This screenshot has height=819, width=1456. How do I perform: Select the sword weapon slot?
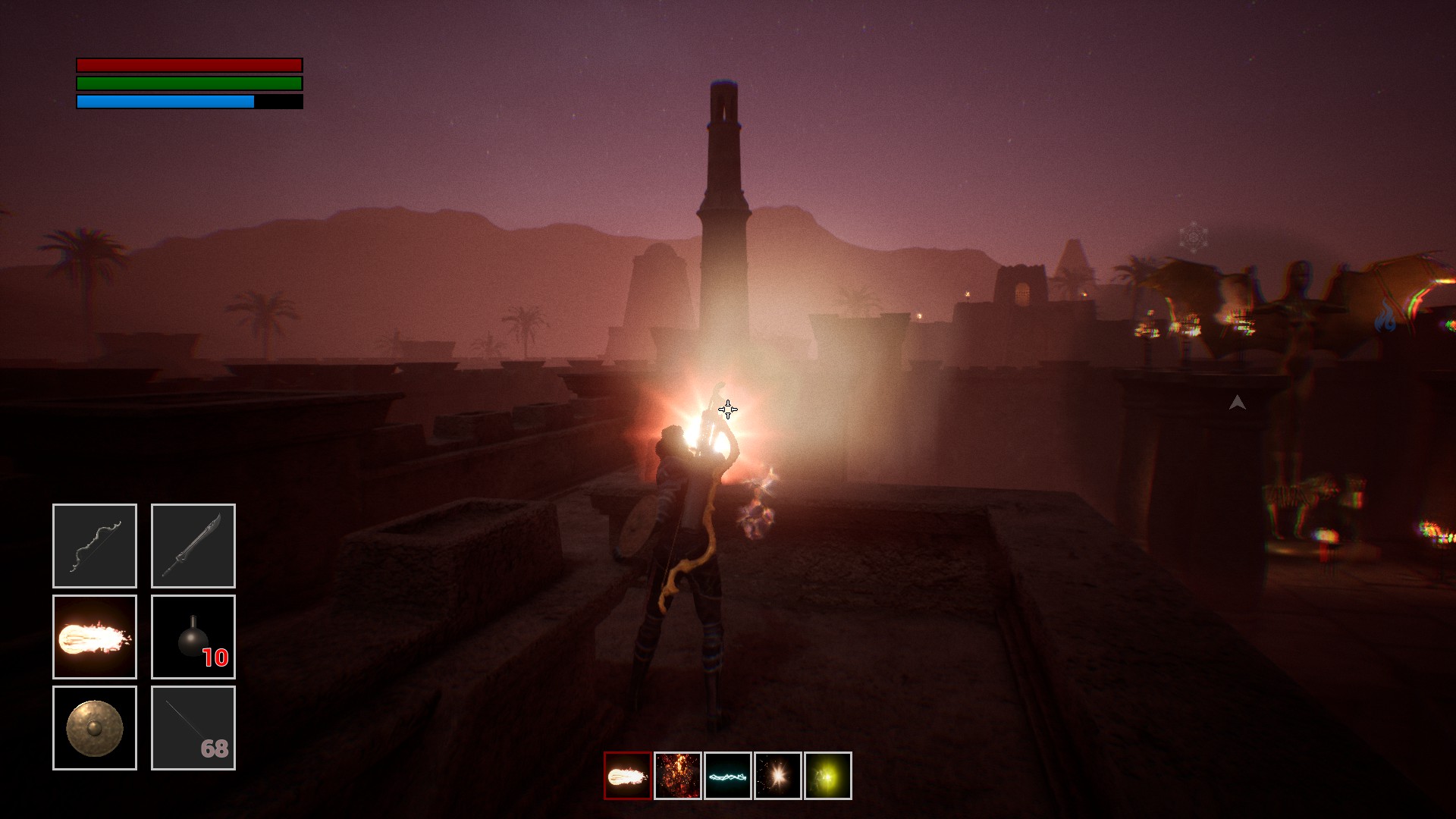point(193,546)
